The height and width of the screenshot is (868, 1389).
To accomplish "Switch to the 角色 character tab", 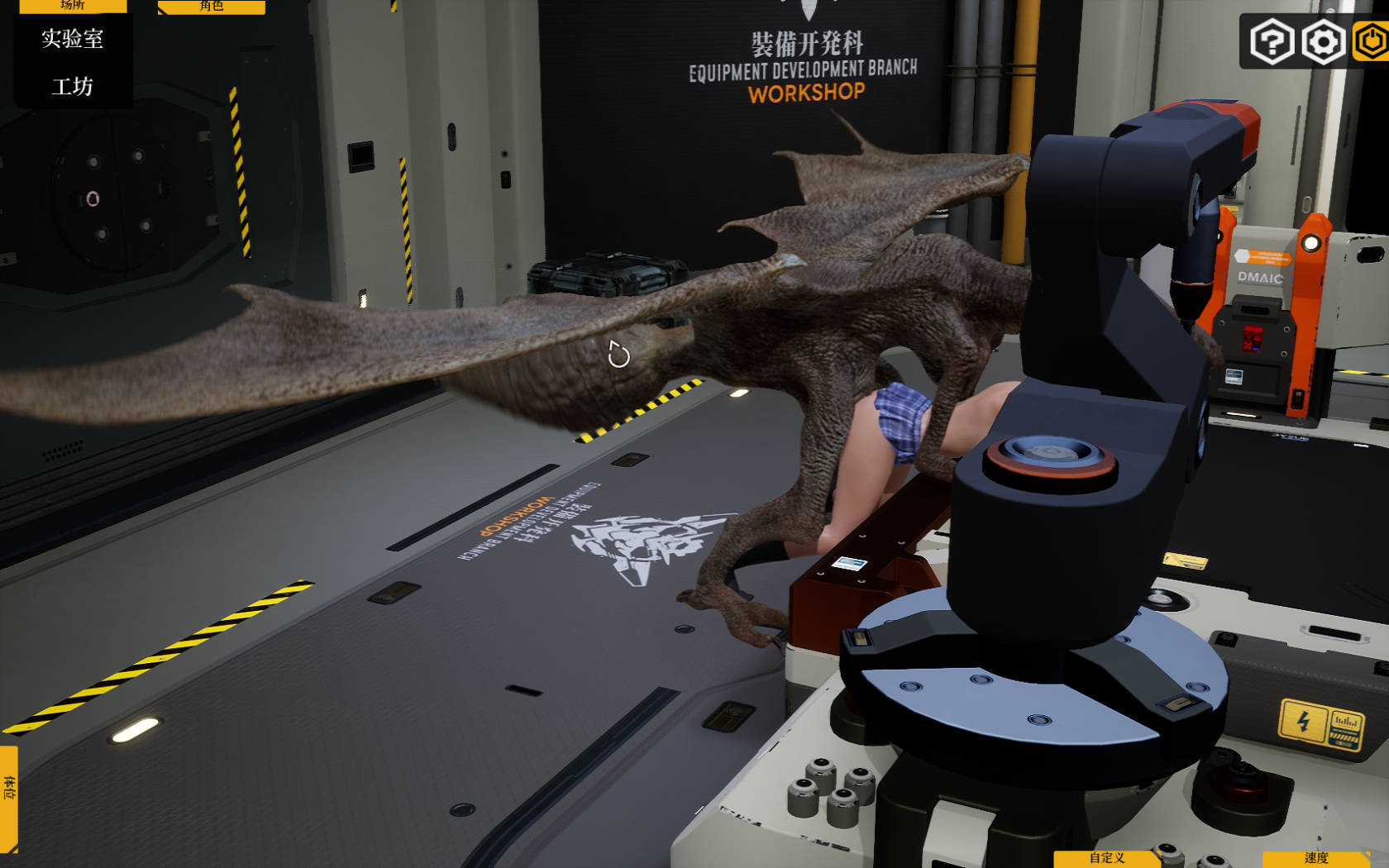I will (211, 7).
